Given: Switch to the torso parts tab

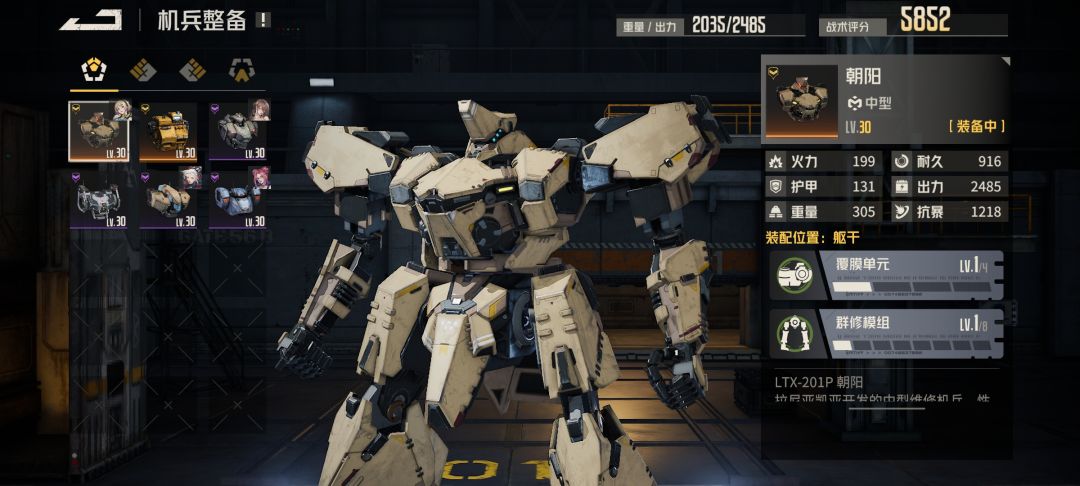Looking at the screenshot, I should [94, 70].
